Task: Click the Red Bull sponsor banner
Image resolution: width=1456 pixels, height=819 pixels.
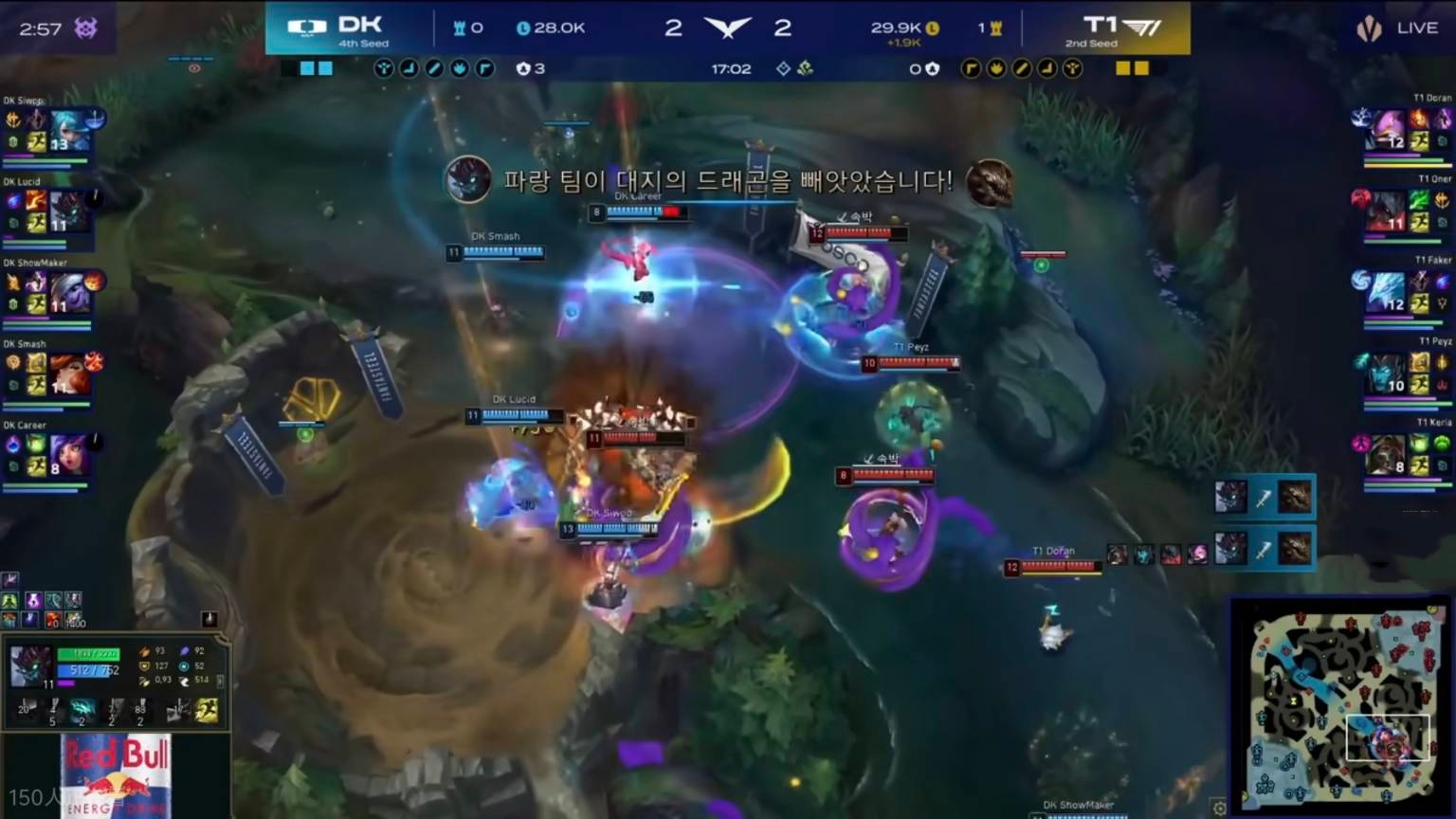Action: 116,775
